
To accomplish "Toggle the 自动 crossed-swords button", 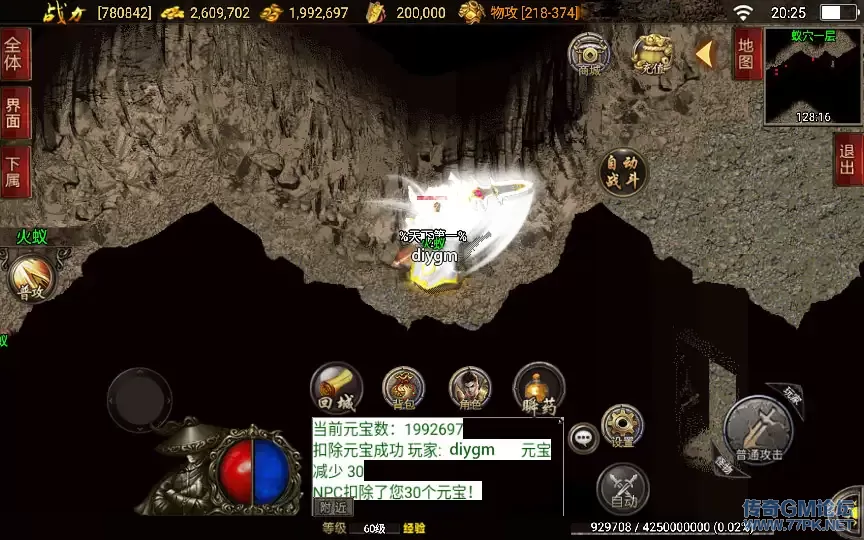I will [x=622, y=489].
